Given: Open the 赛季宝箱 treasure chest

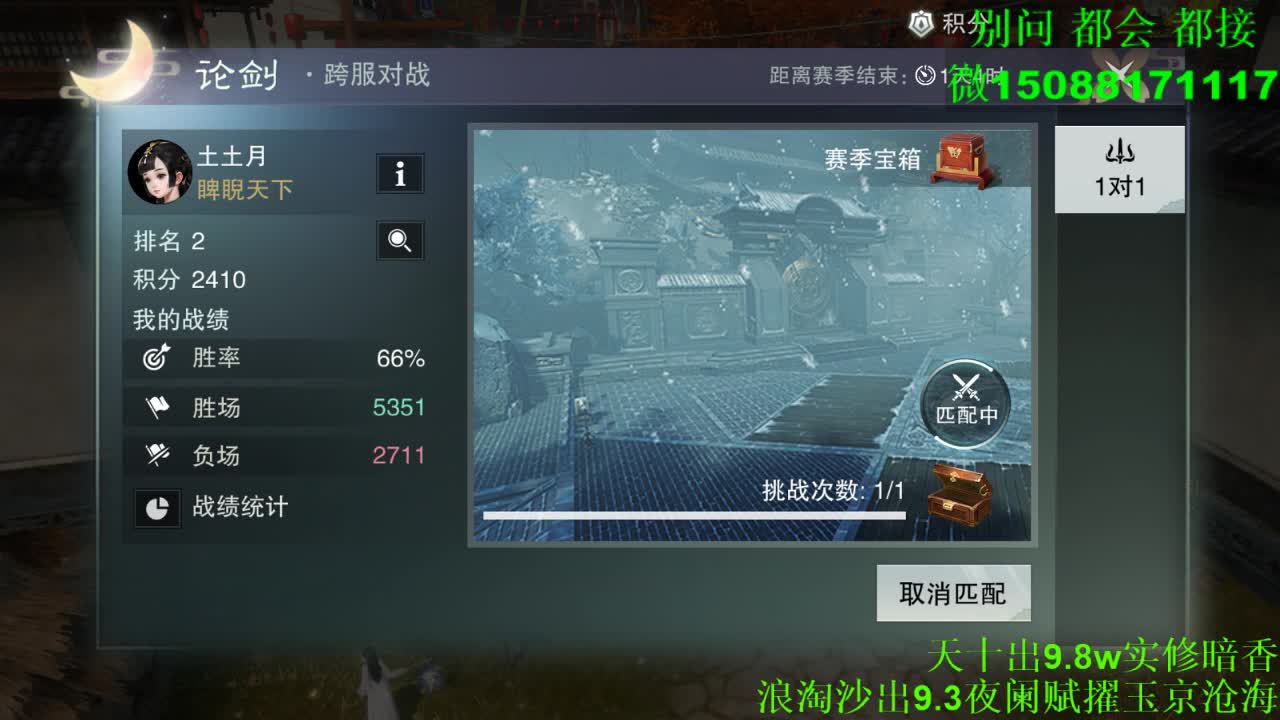Looking at the screenshot, I should (957, 160).
